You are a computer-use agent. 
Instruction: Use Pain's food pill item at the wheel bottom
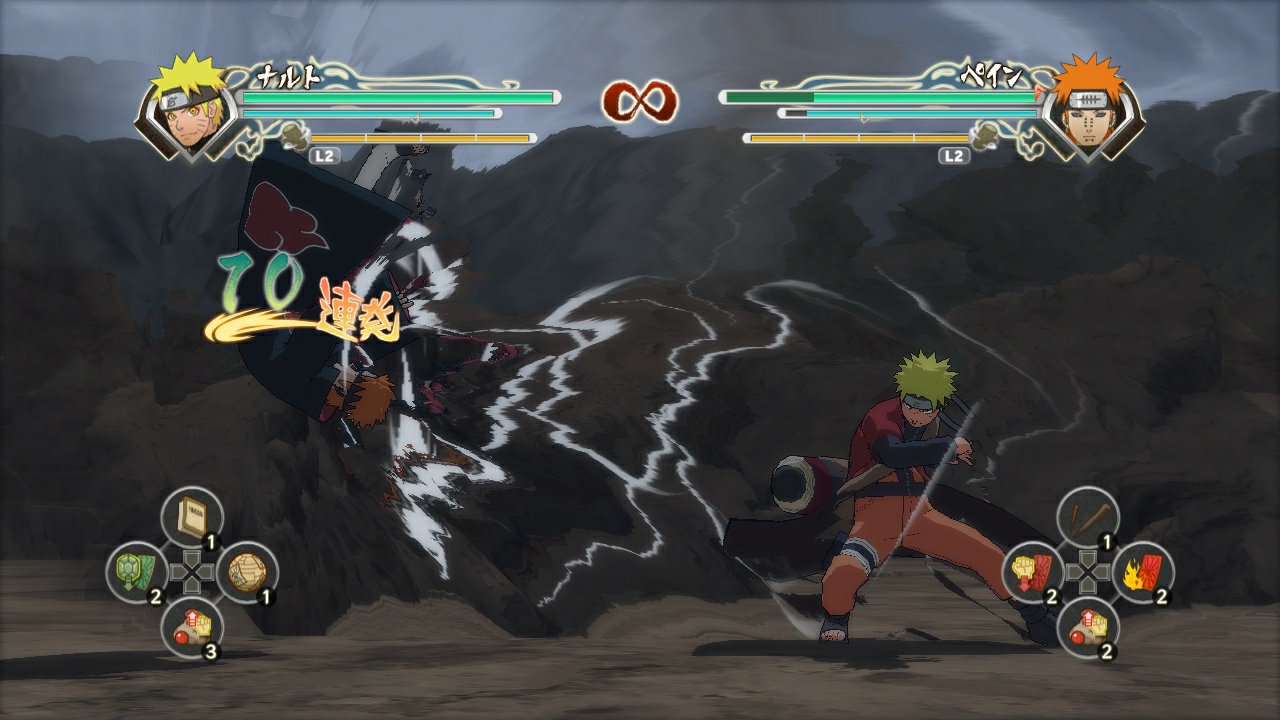[x=1090, y=626]
